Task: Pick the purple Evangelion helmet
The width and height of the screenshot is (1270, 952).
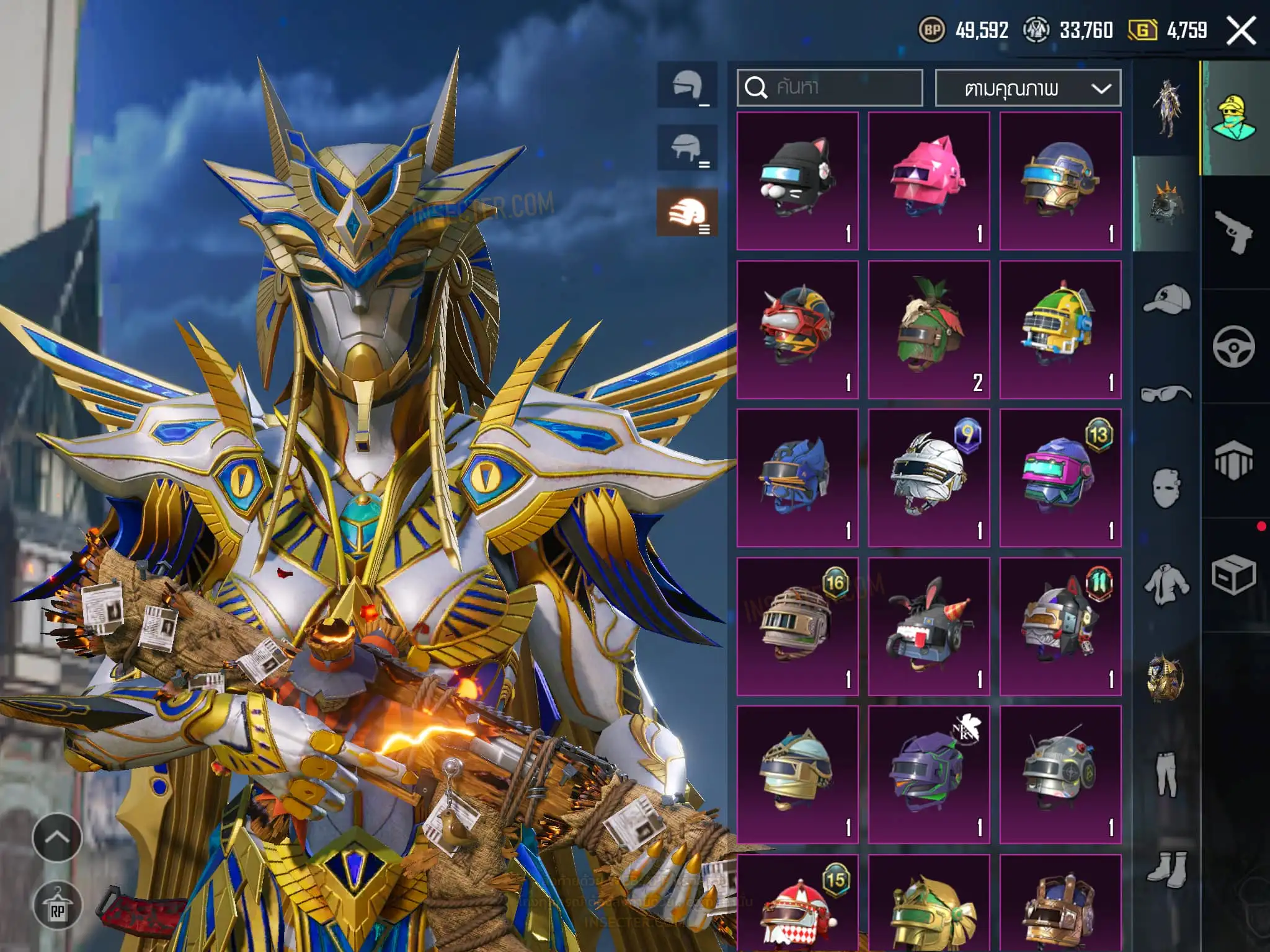Action: pos(928,774)
